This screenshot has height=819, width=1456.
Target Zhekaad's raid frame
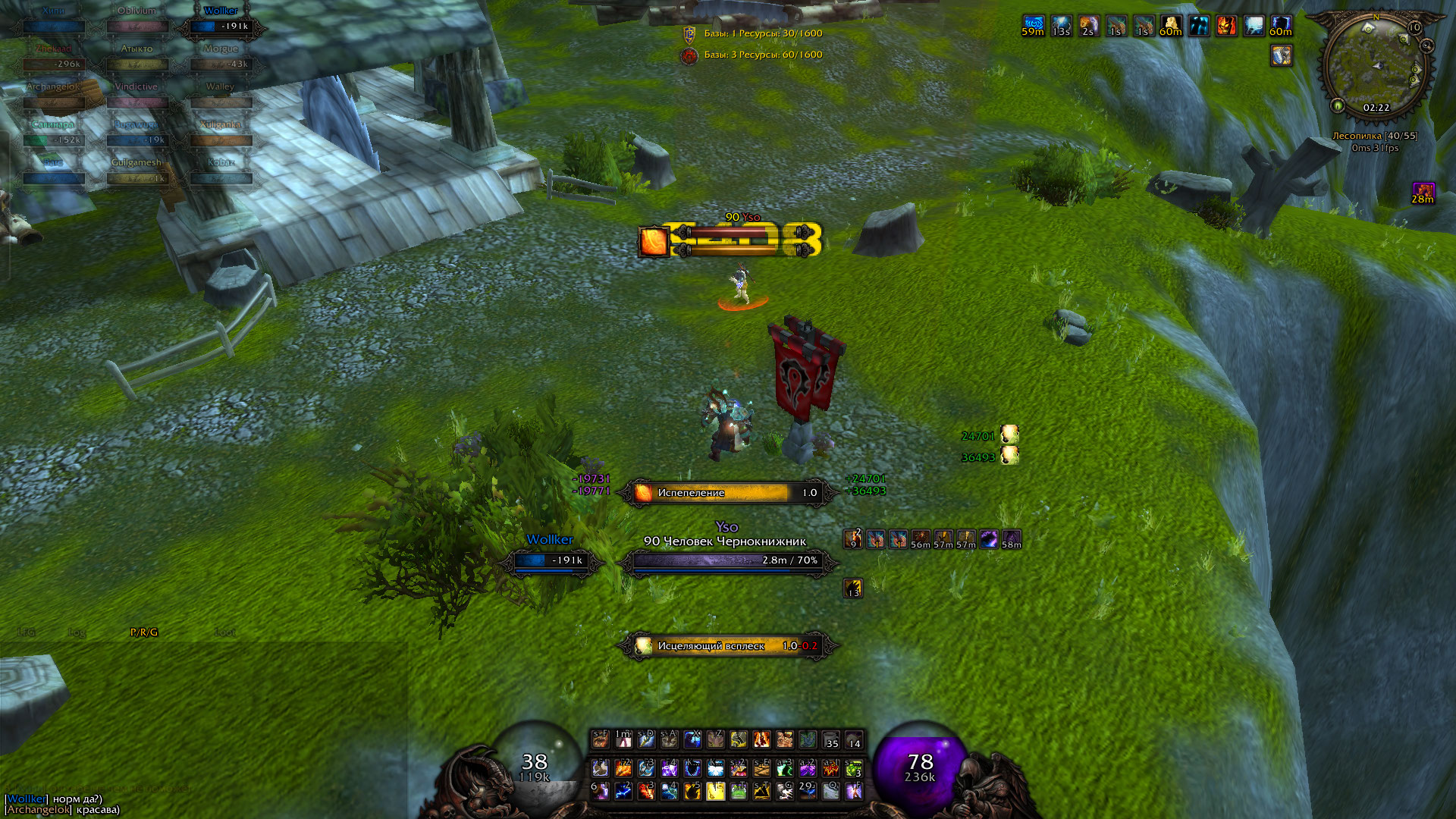click(x=53, y=64)
